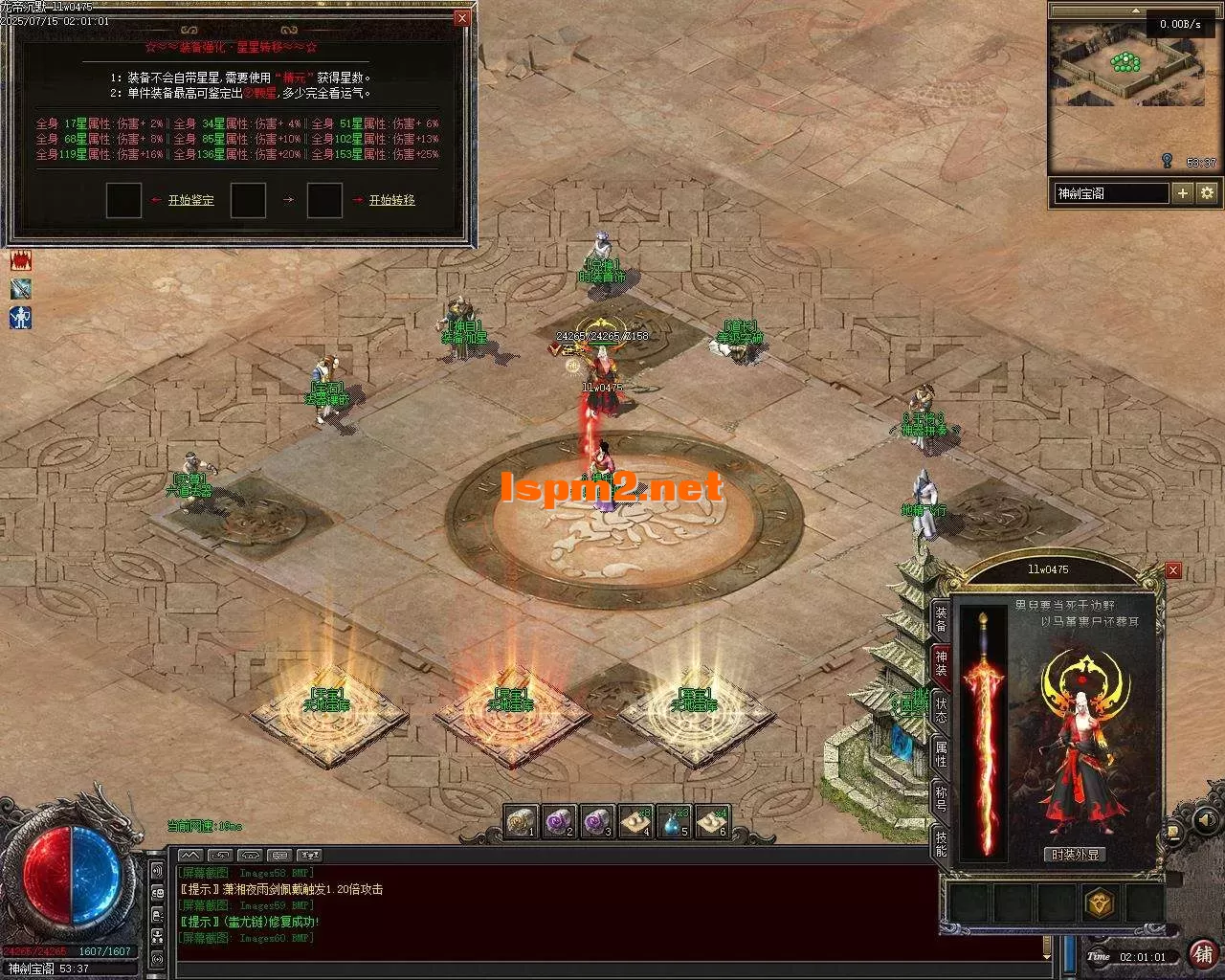Screen dimensions: 1225x980
Task: Show the 属性 attributes tab
Action: point(941,753)
